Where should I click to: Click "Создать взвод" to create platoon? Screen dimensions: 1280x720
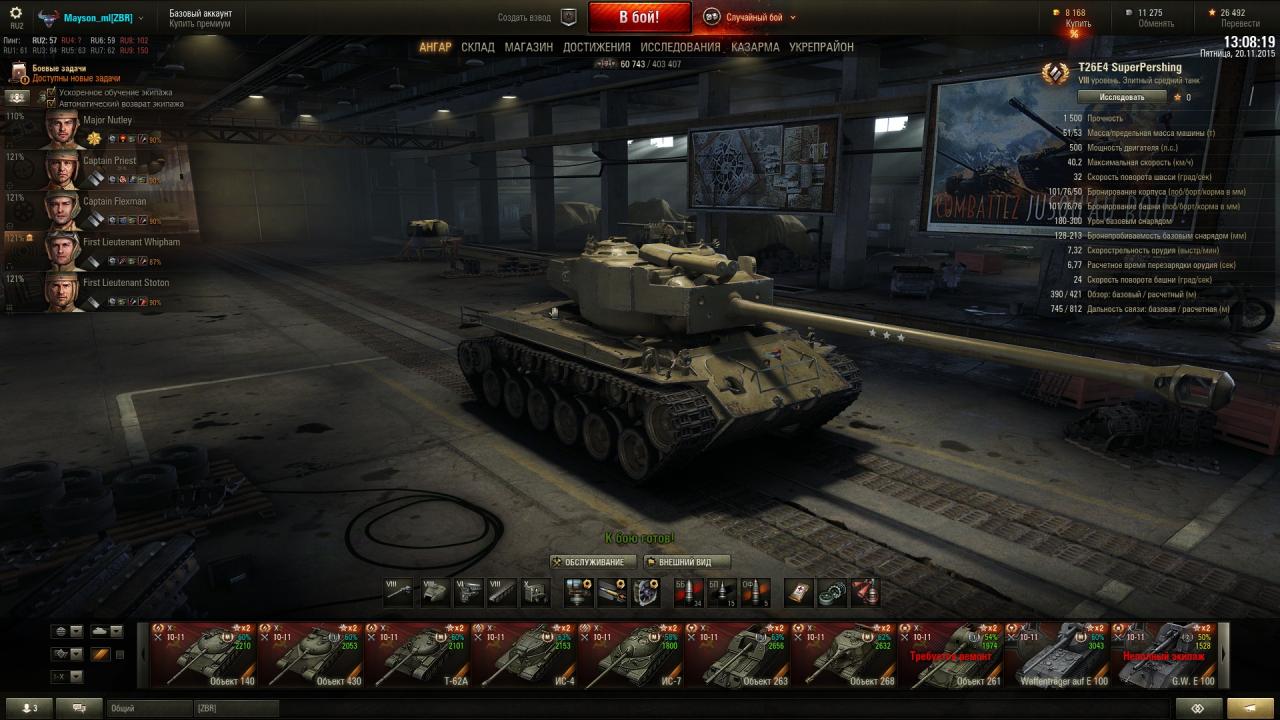point(524,17)
